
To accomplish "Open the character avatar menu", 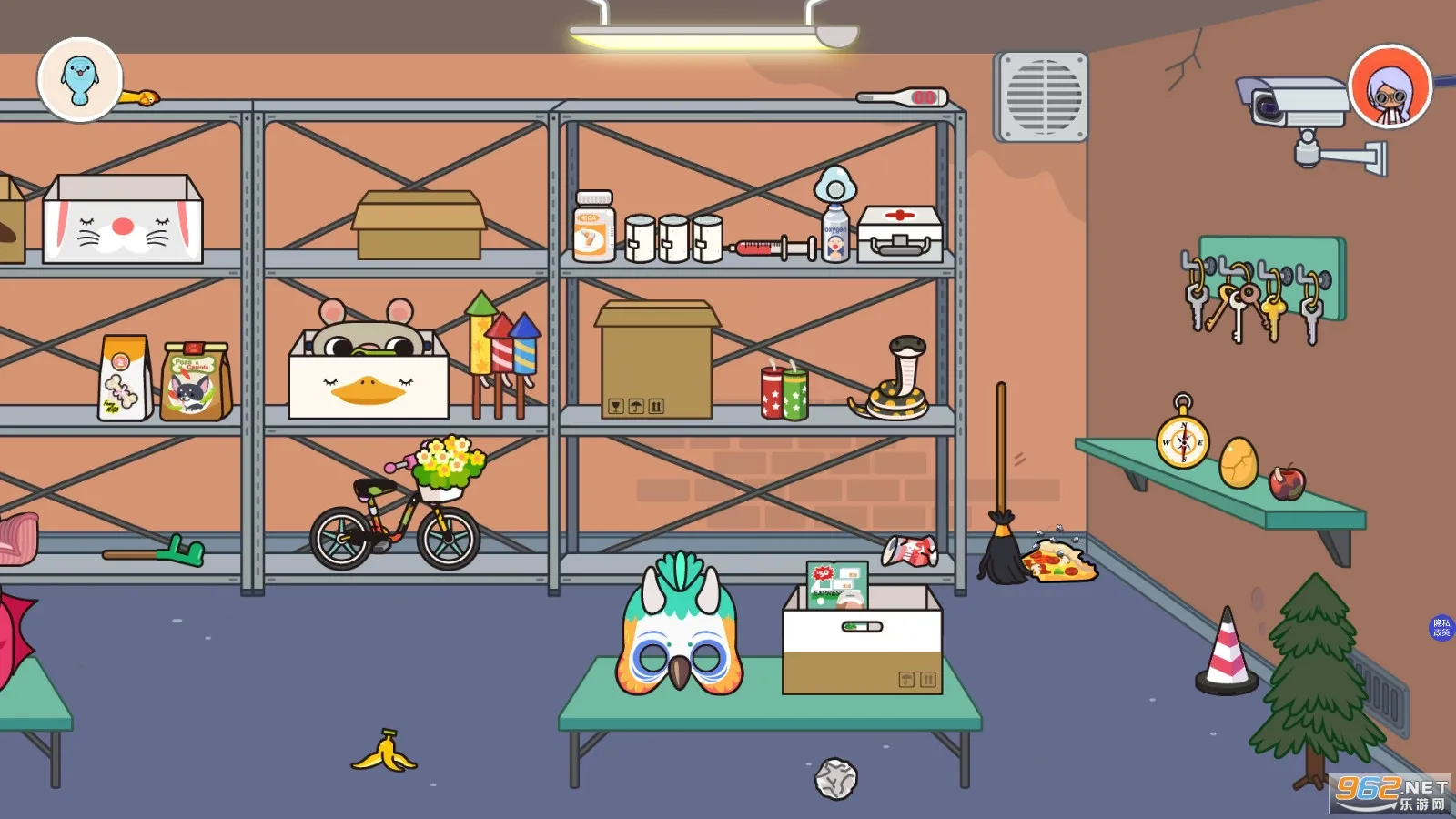I will (1390, 87).
